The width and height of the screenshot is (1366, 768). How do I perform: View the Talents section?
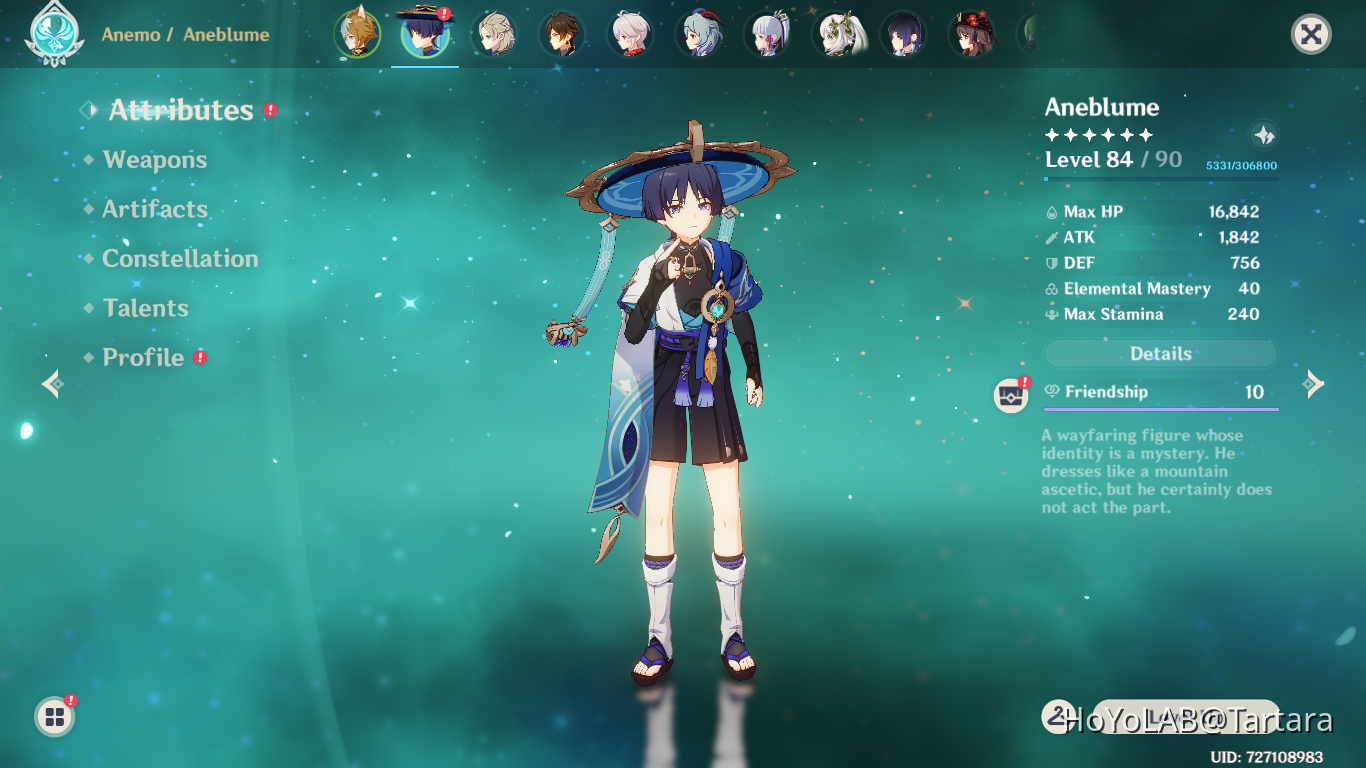point(145,308)
